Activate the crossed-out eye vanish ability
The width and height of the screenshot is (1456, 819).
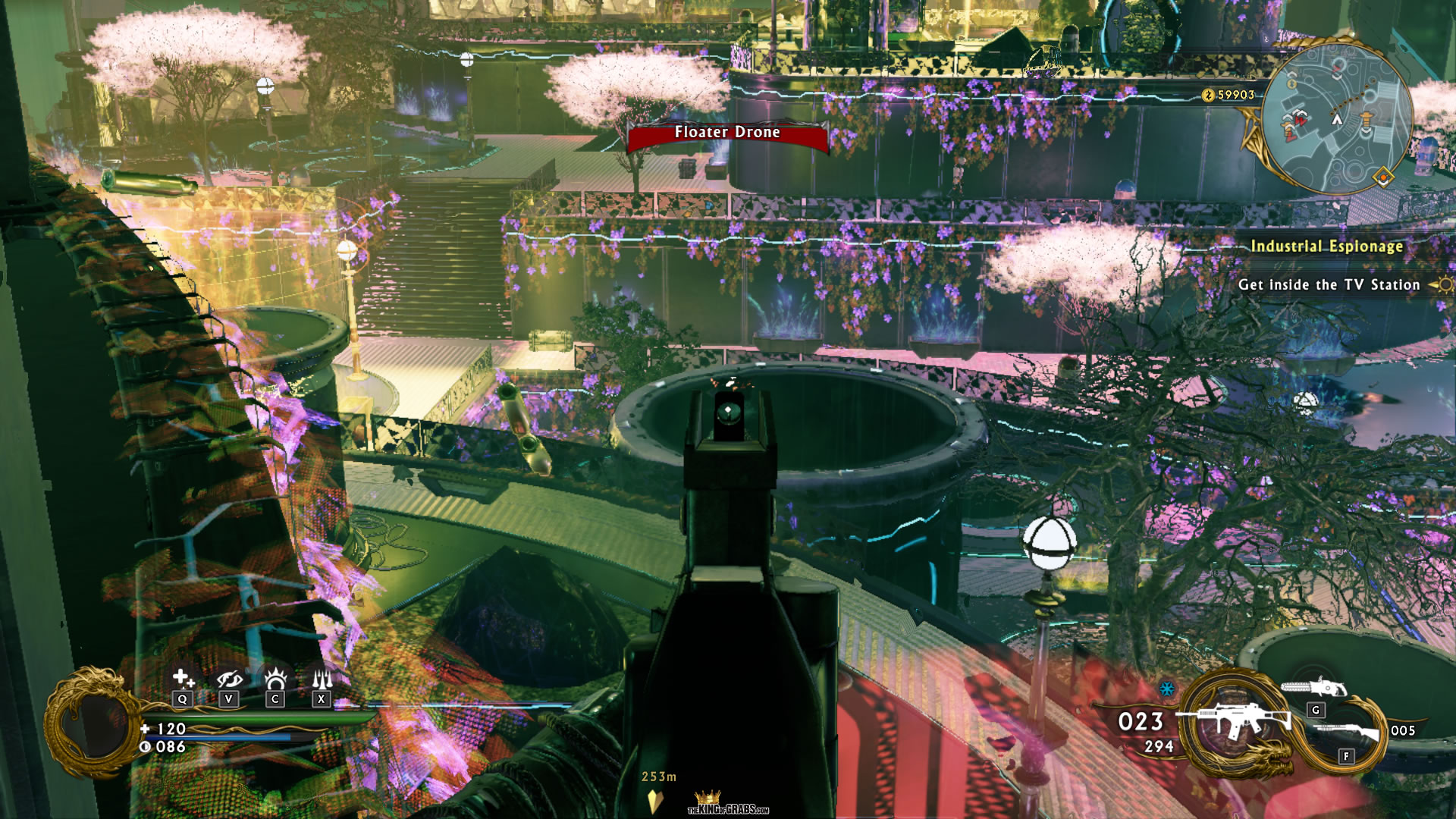229,678
